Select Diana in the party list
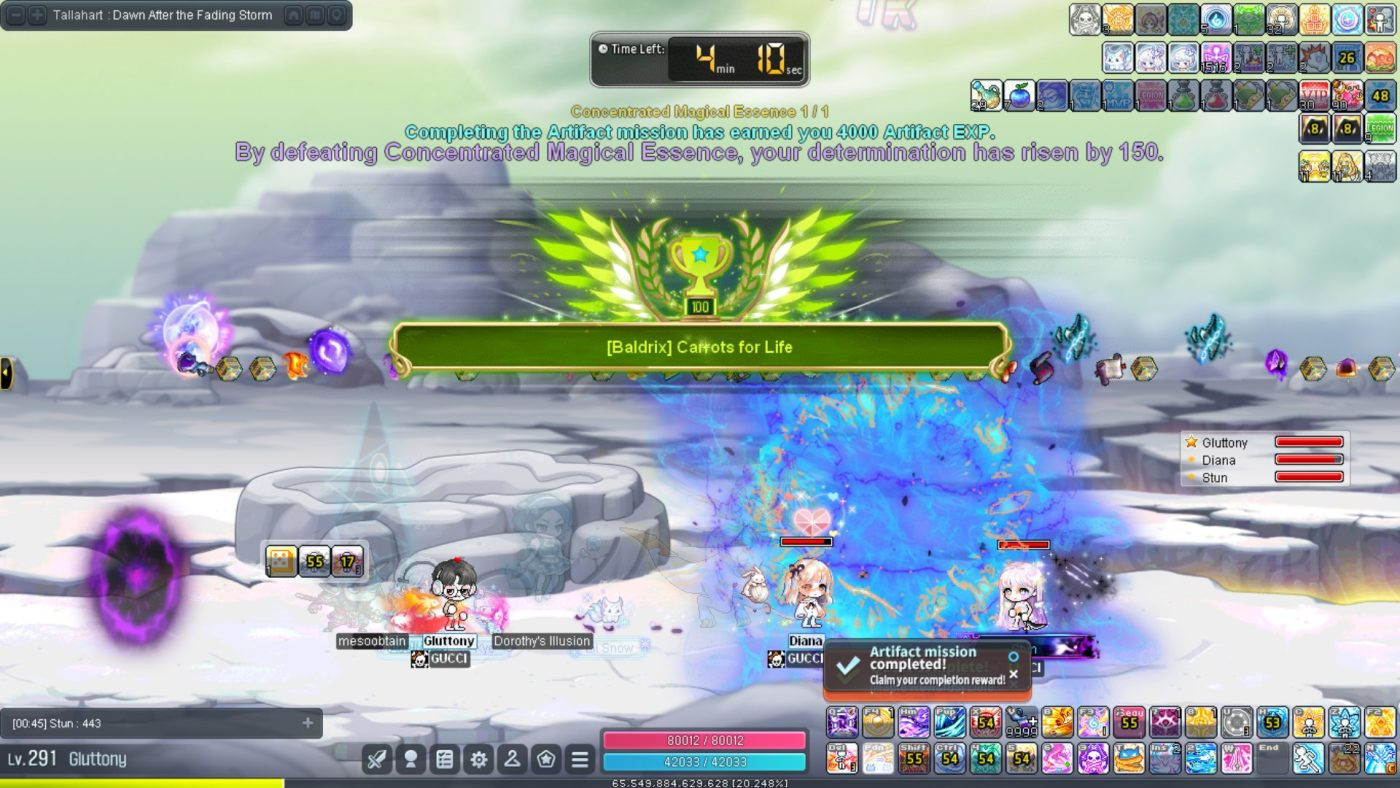 coord(1219,460)
